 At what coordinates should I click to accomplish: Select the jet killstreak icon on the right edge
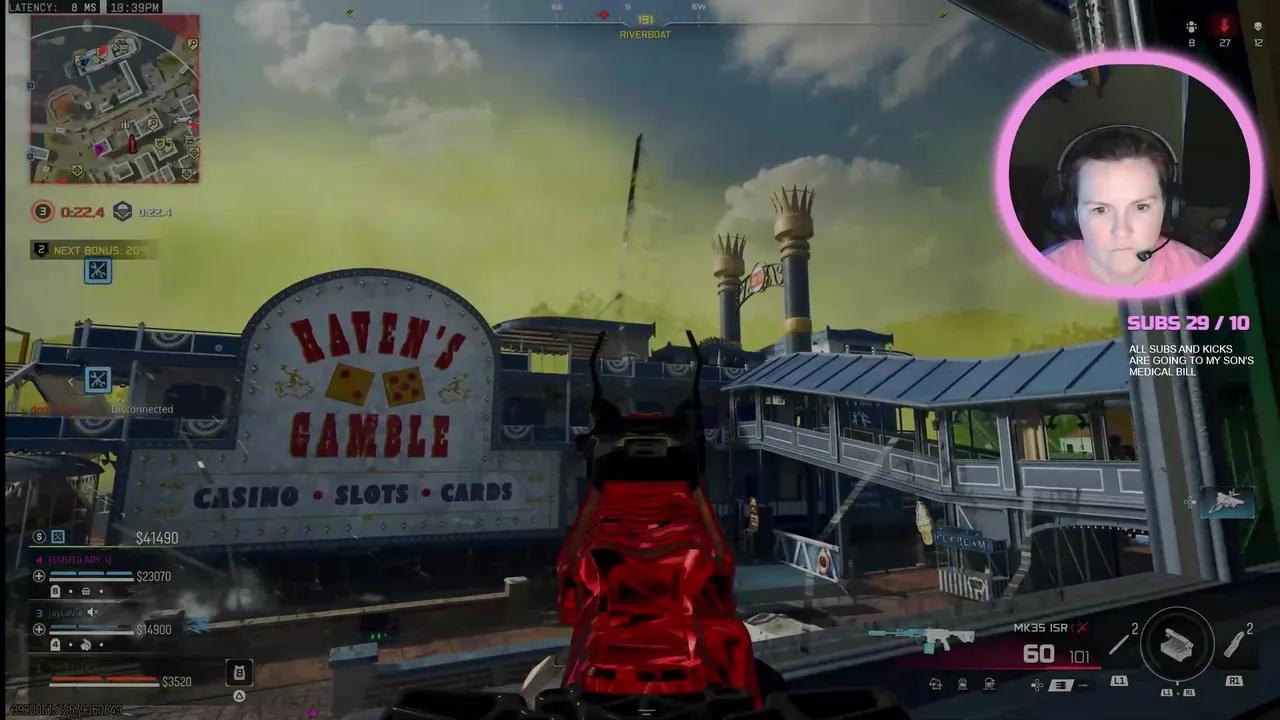click(1228, 502)
